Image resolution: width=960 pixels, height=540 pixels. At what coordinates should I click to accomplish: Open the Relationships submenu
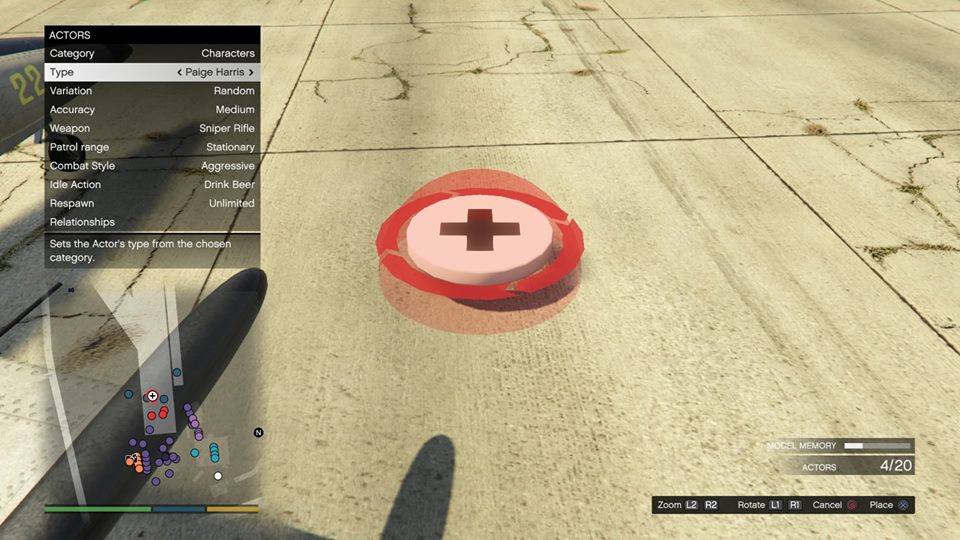click(152, 222)
